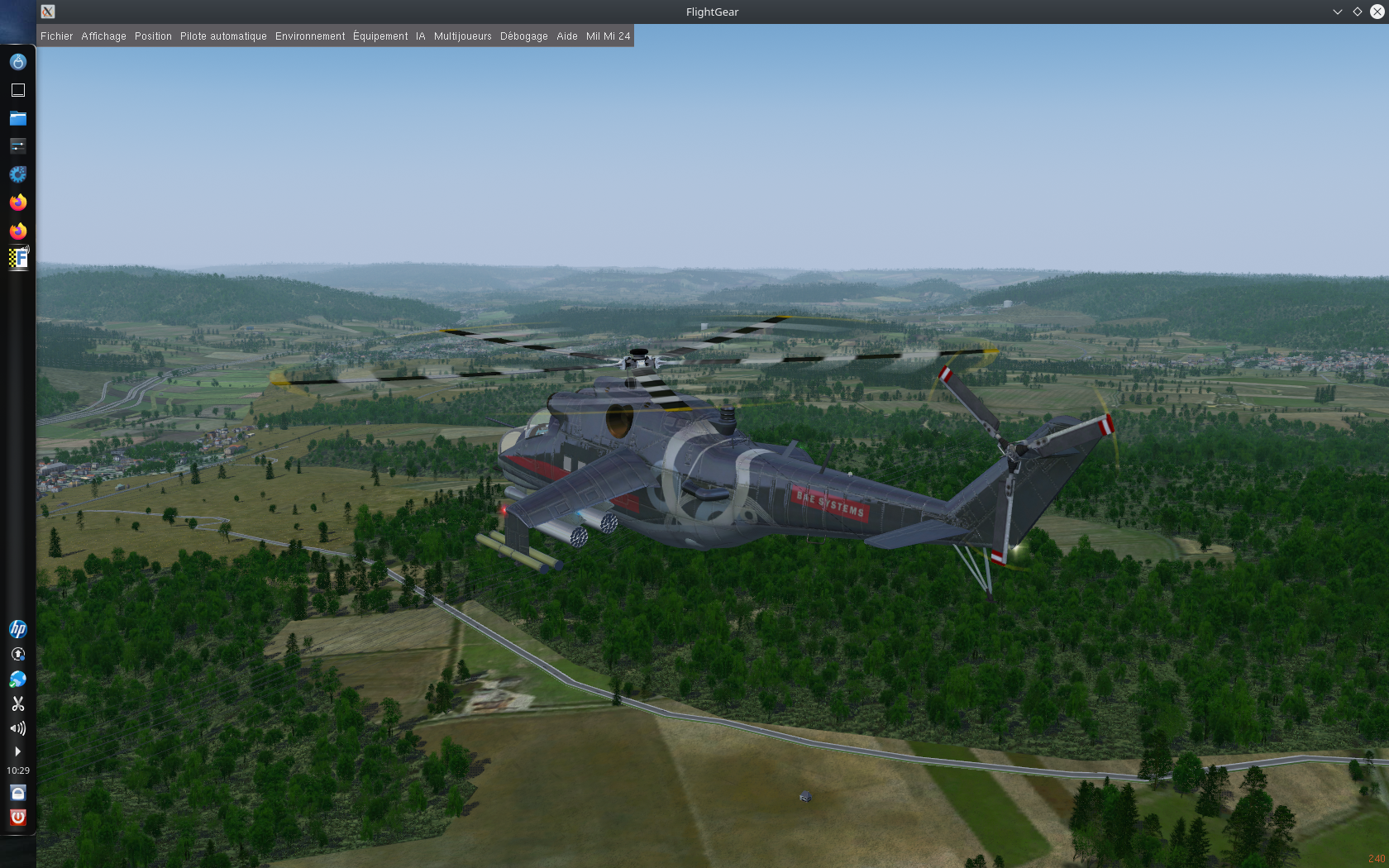1389x868 pixels.
Task: Open the Équipement menu
Action: pyautogui.click(x=380, y=36)
